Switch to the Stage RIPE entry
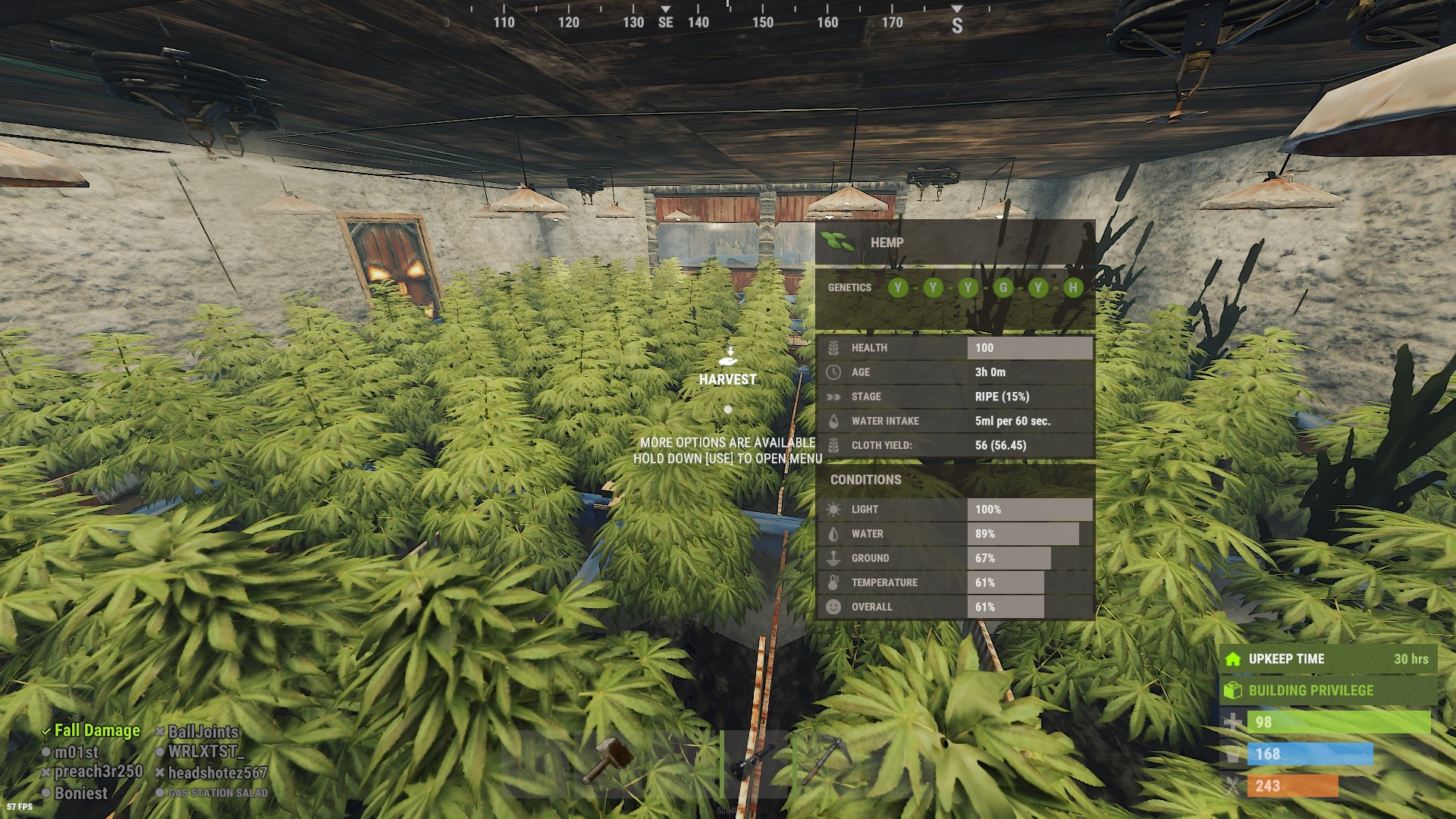The height and width of the screenshot is (819, 1456). 1001,396
